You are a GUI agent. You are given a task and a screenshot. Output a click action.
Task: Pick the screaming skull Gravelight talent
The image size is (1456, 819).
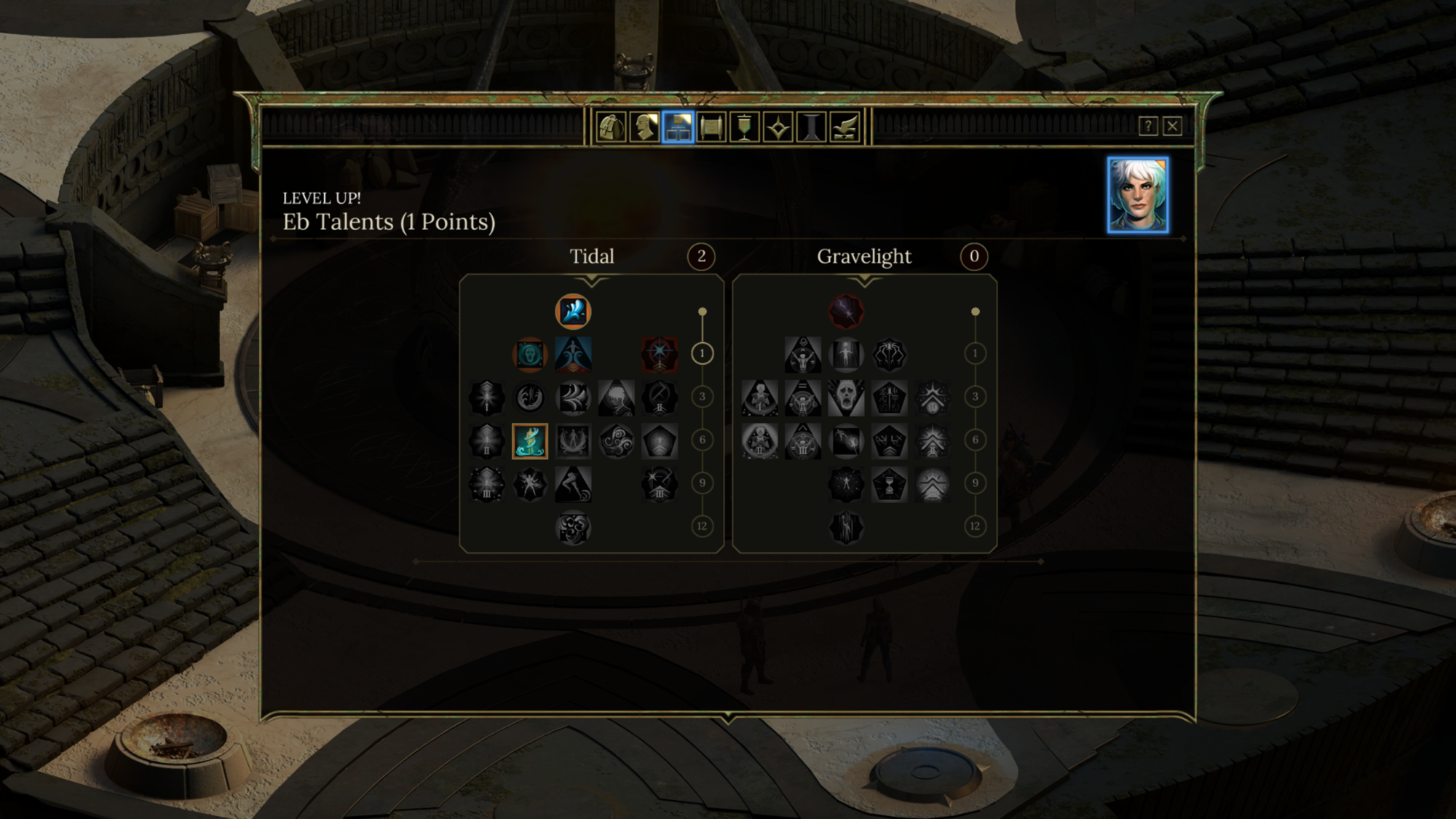coord(846,397)
